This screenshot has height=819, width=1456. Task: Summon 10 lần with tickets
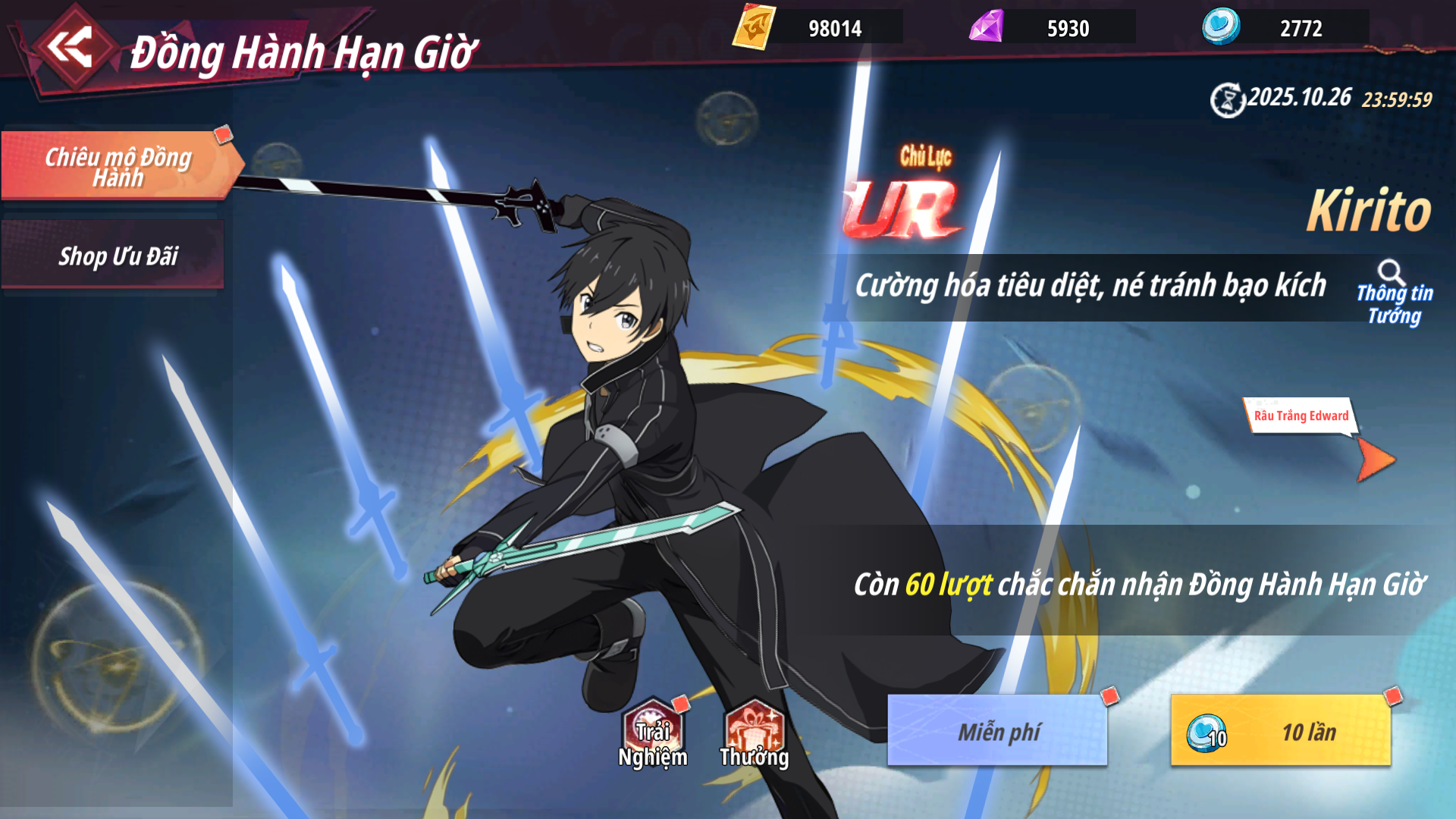[x=1281, y=731]
